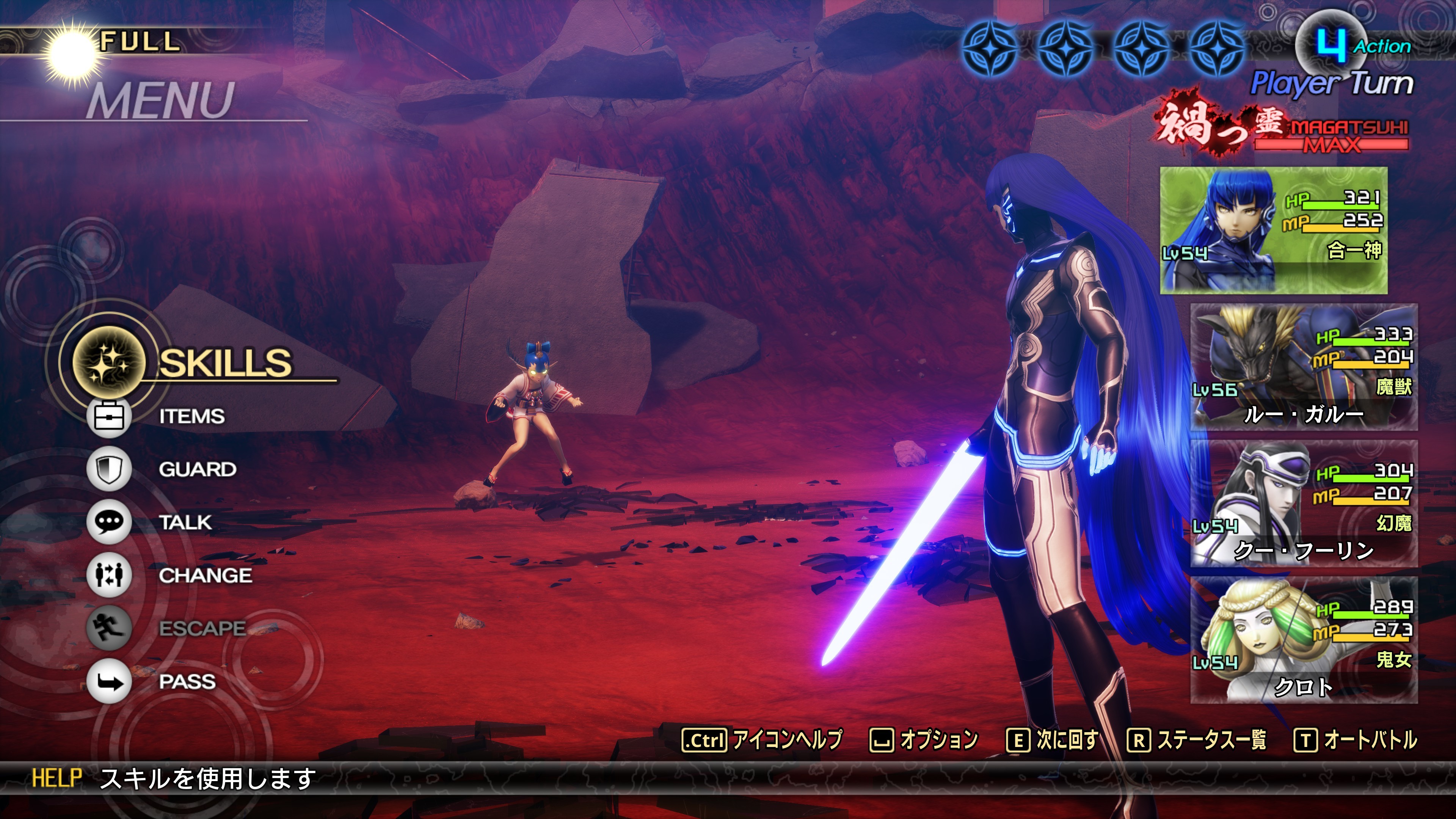Viewport: 1456px width, 819px height.
Task: Open the オプション options
Action: pyautogui.click(x=924, y=740)
